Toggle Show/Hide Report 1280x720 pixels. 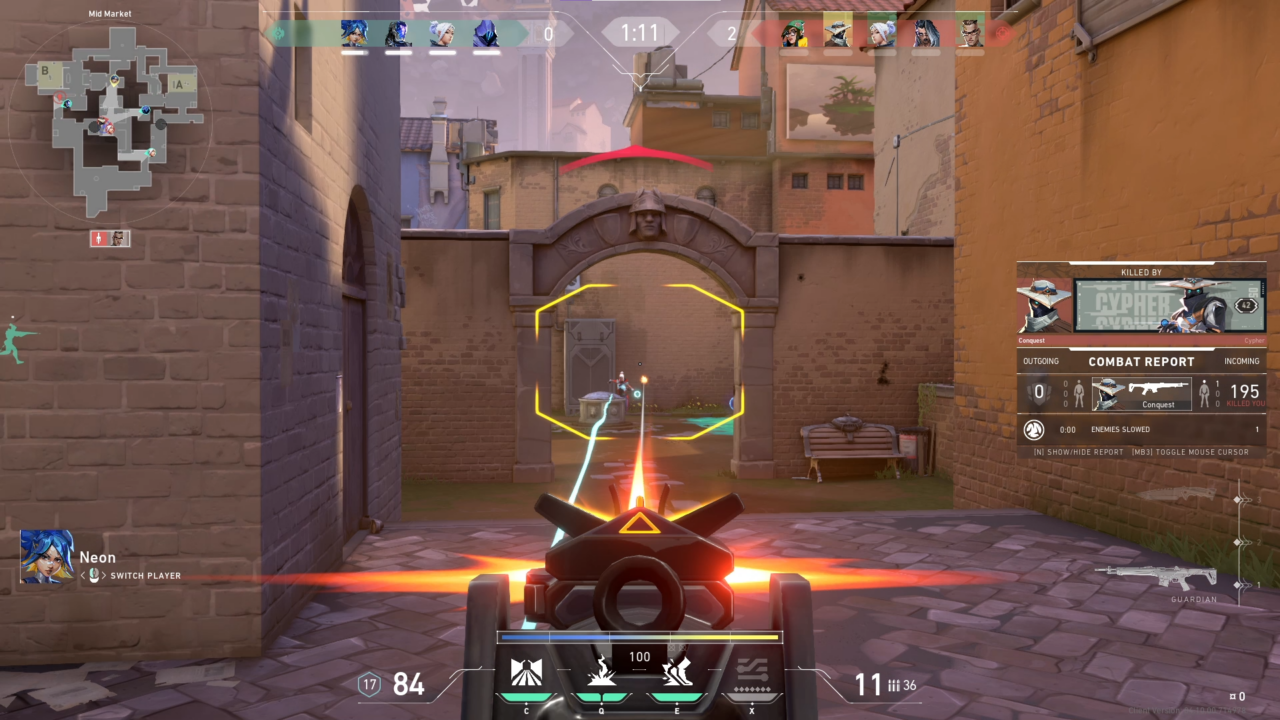[1086, 452]
